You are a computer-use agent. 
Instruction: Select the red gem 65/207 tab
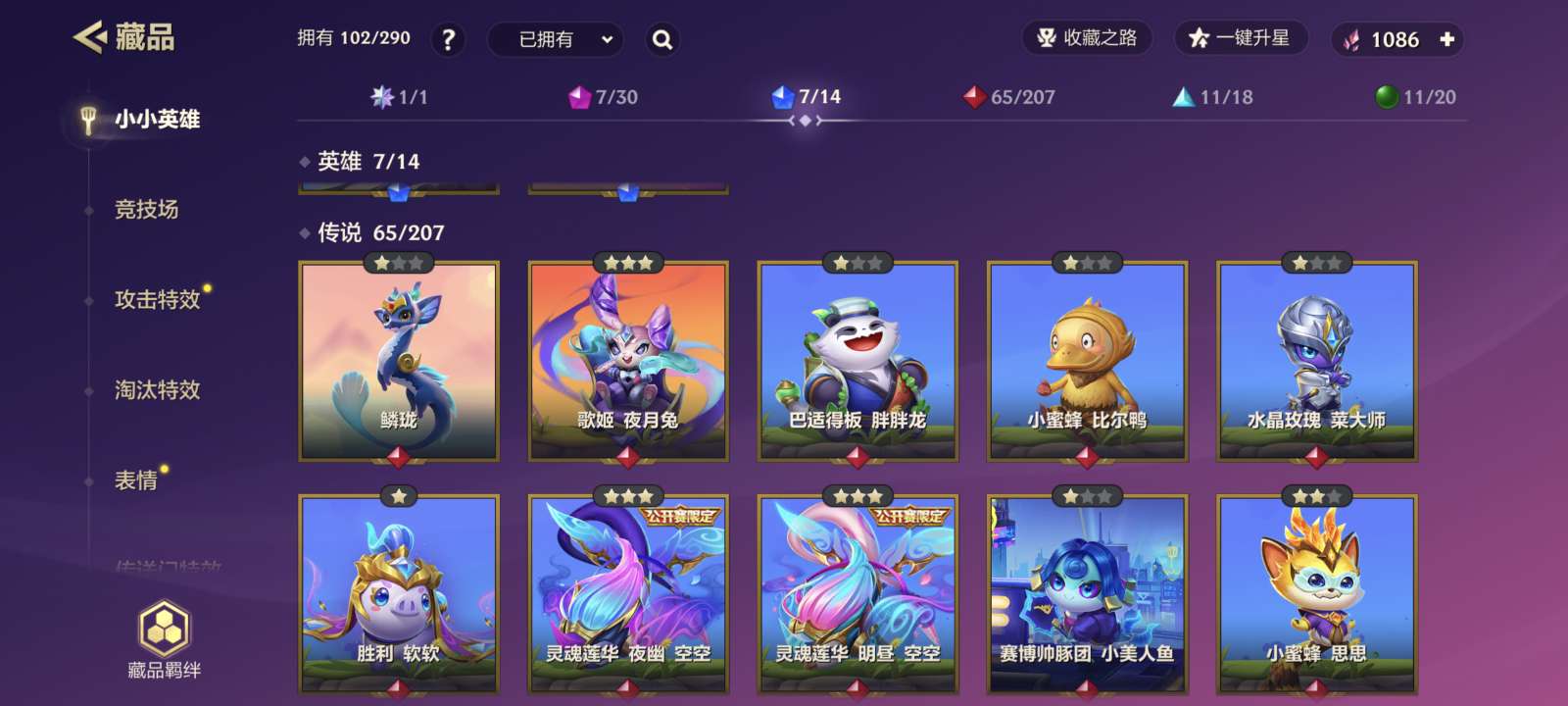click(x=1008, y=97)
